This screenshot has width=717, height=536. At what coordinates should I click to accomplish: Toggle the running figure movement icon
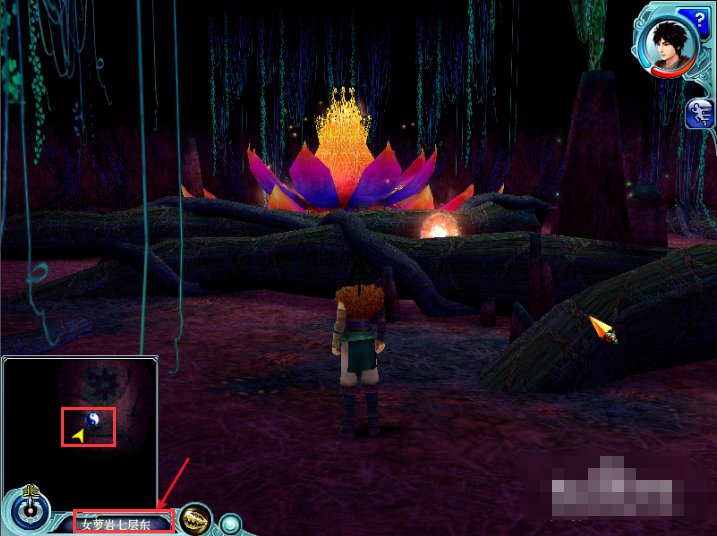[x=698, y=114]
